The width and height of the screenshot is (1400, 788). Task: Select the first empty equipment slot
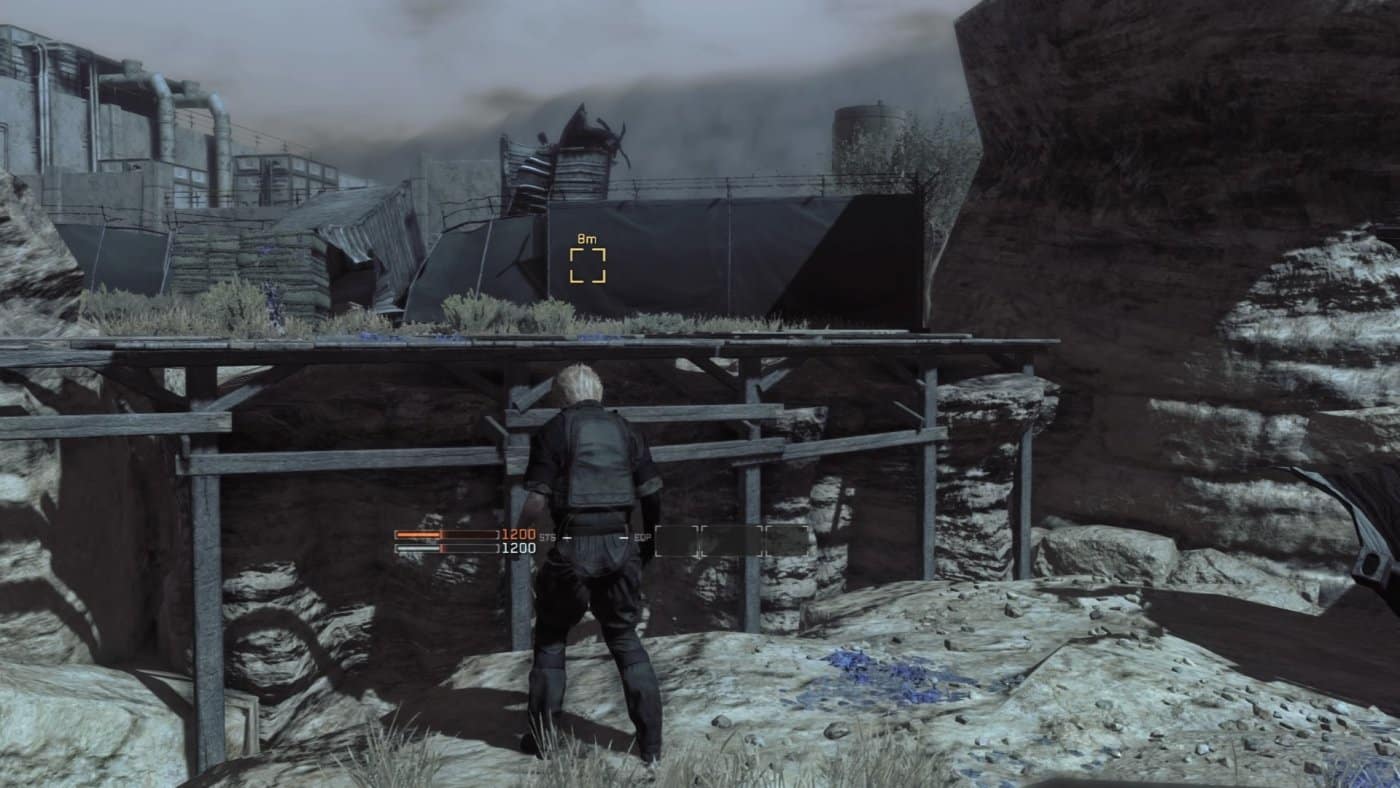point(678,540)
